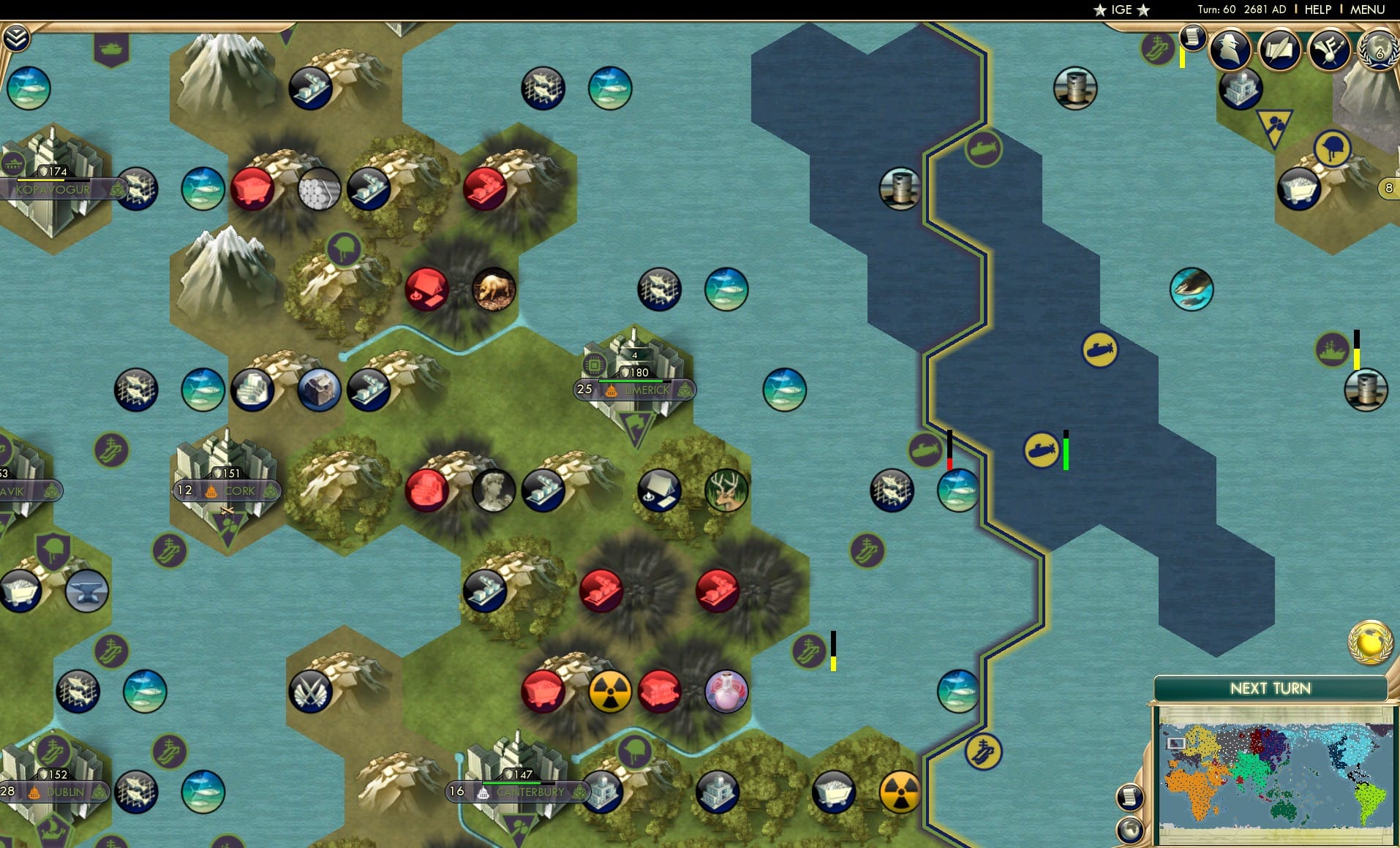The image size is (1400, 848).
Task: Click the deer resource icon near Limerick
Action: [726, 491]
